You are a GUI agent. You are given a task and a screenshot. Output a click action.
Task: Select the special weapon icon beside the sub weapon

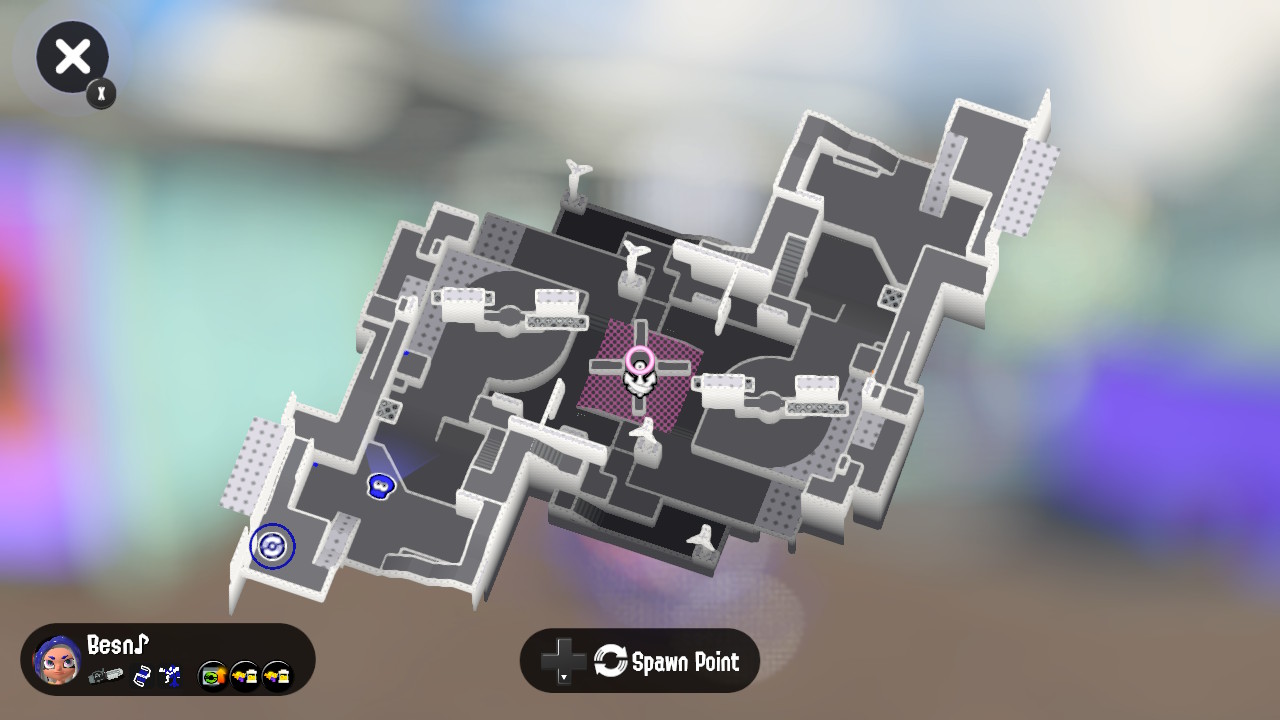(x=169, y=676)
